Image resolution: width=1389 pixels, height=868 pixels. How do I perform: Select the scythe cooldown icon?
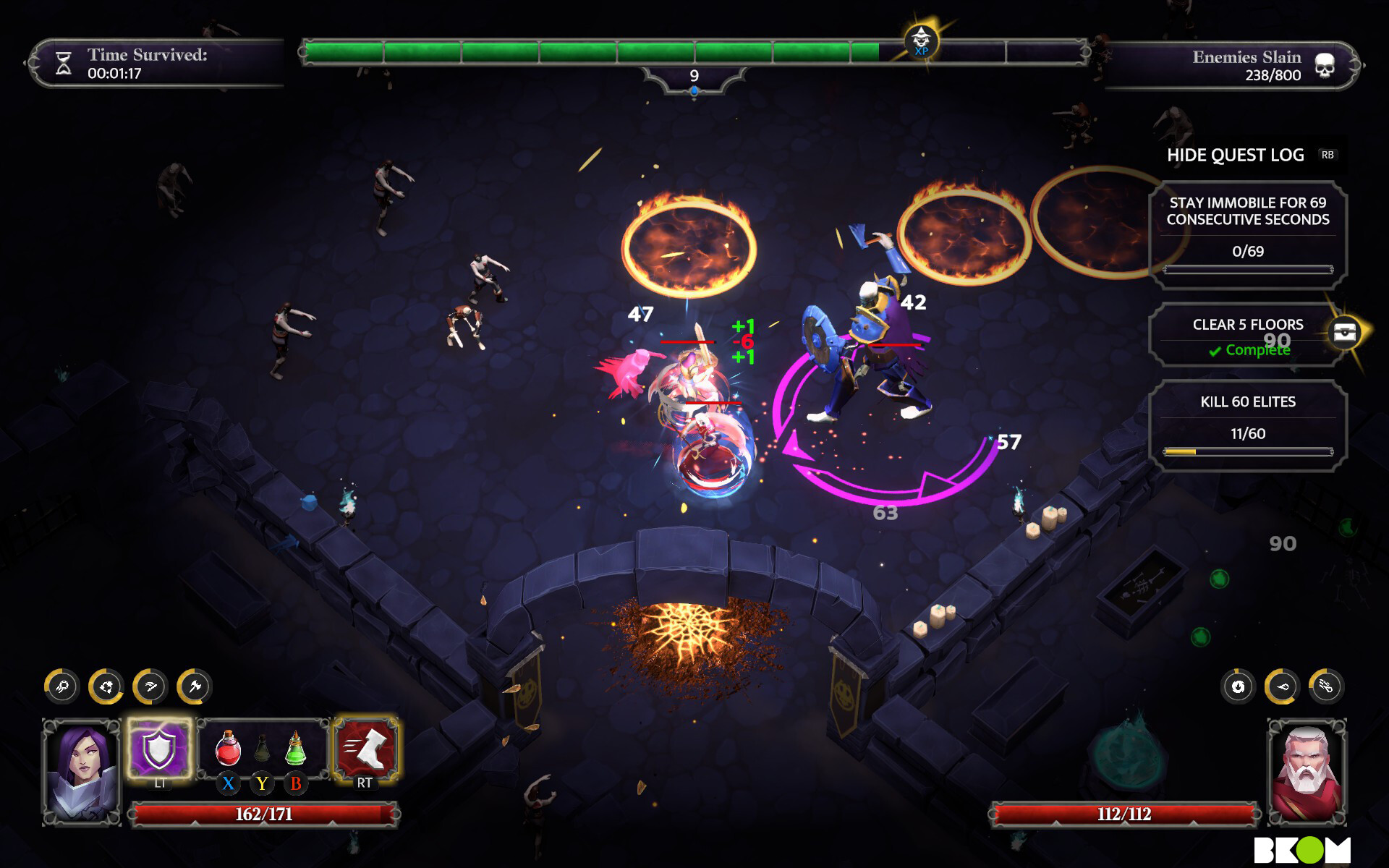click(x=150, y=686)
